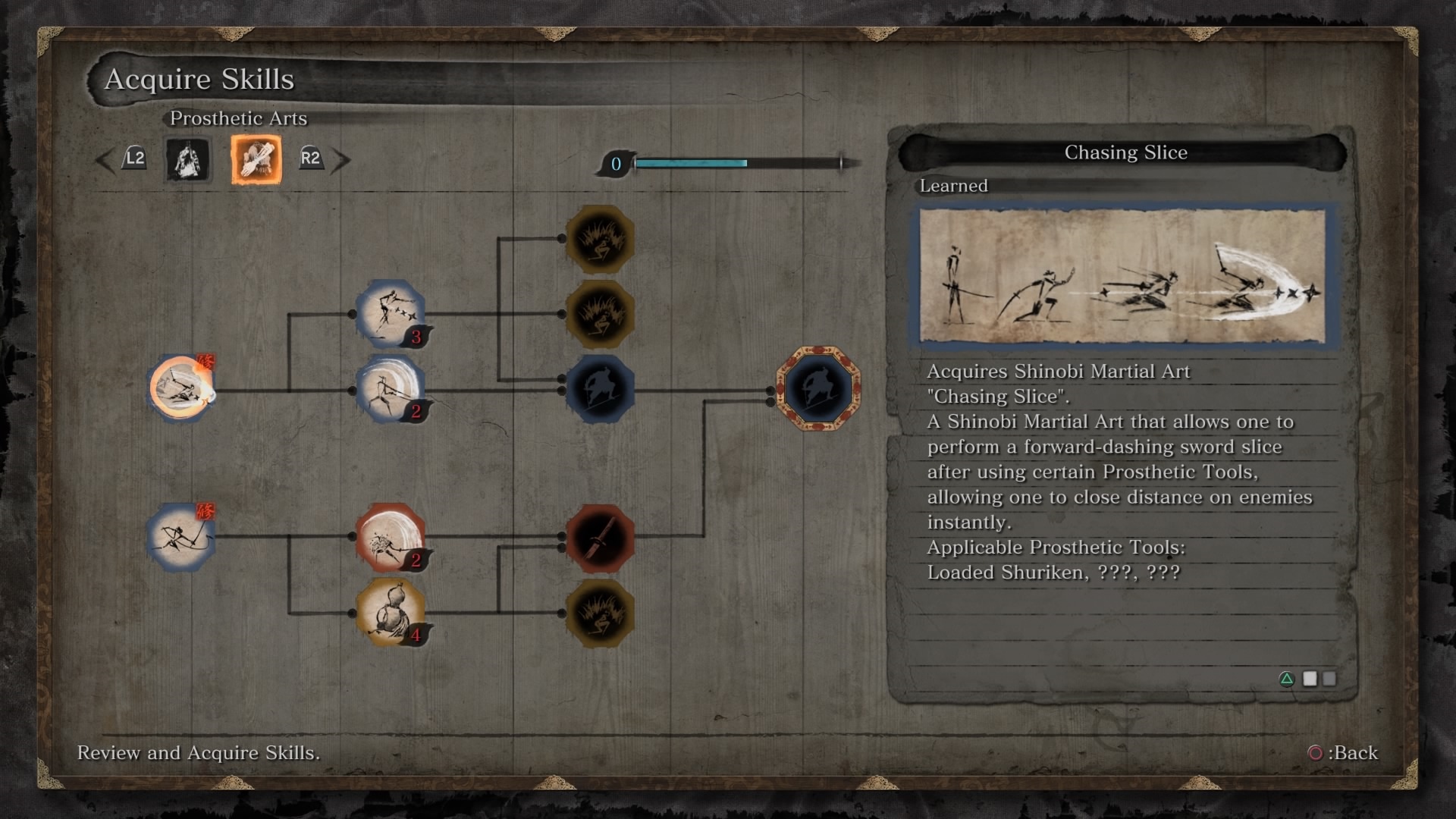The width and height of the screenshot is (1456, 819).
Task: Choose the gourd skill node costing 4
Action: point(390,612)
